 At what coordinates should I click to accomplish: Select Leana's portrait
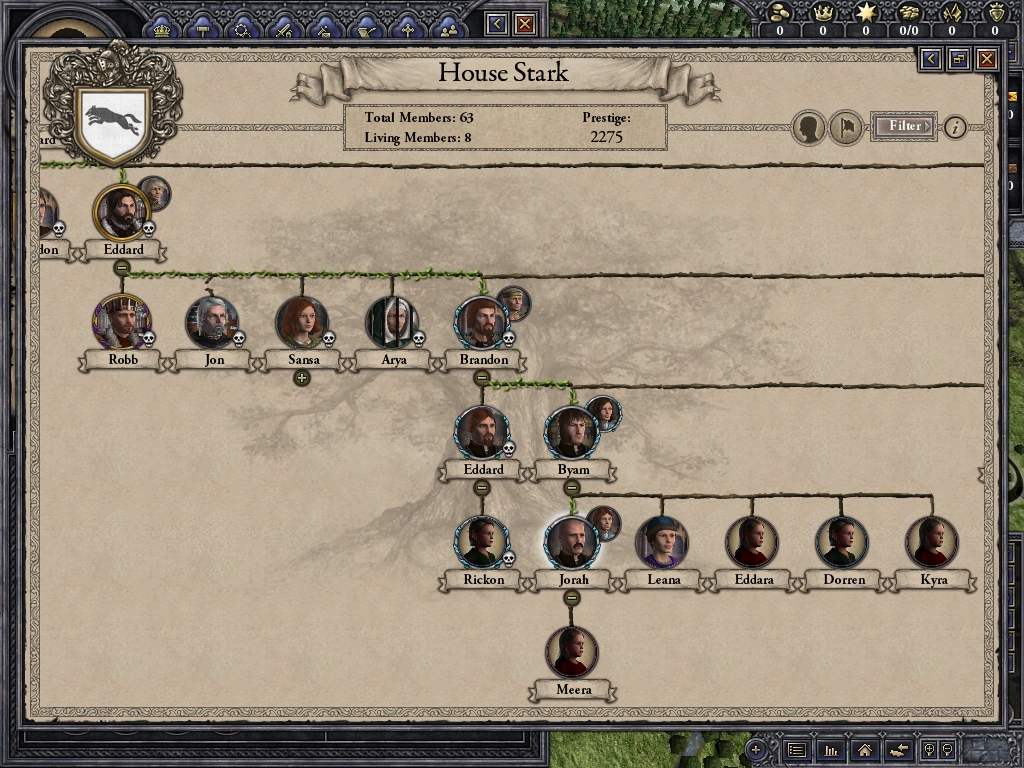click(661, 541)
